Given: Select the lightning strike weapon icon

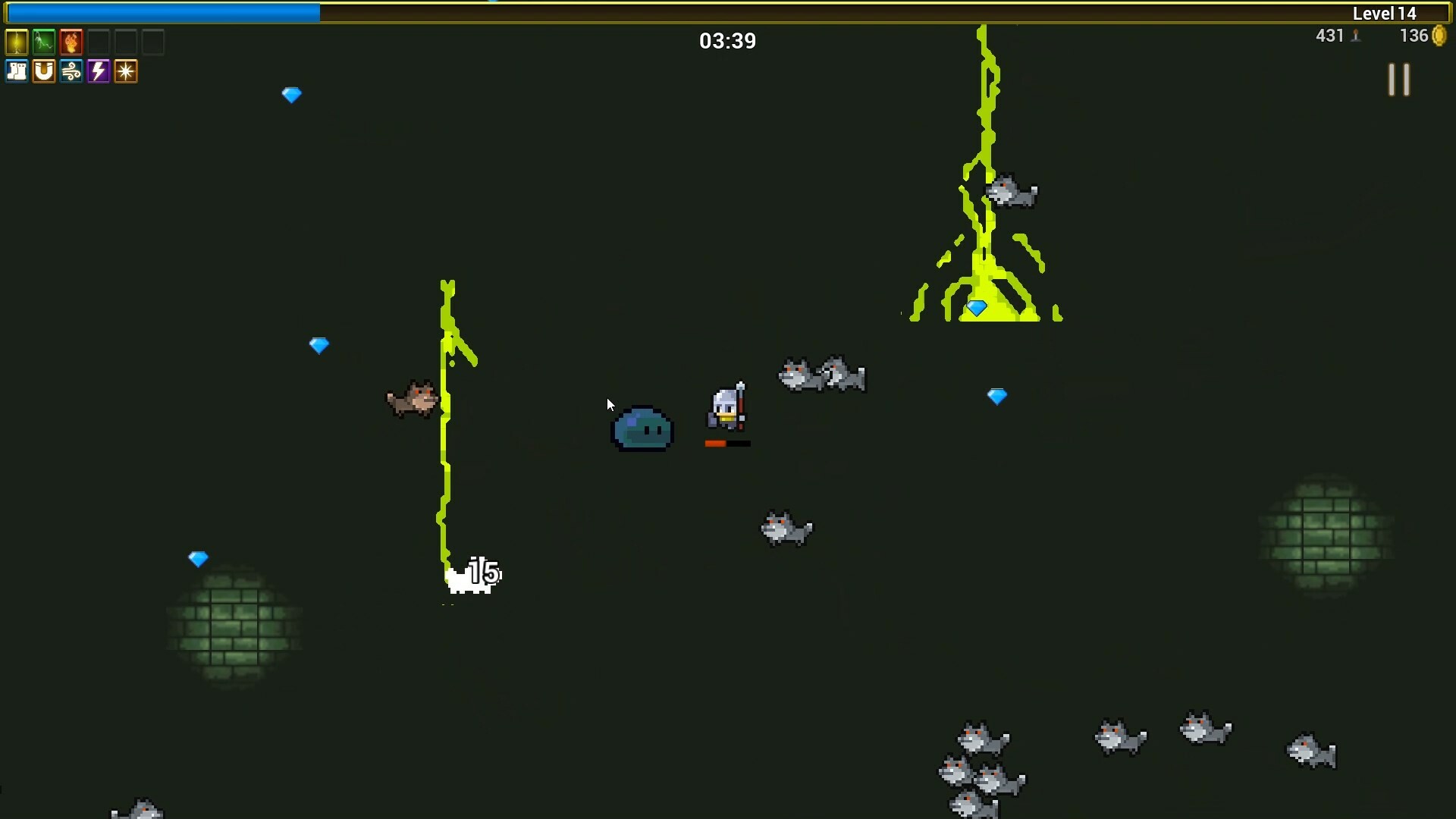Looking at the screenshot, I should (x=16, y=42).
